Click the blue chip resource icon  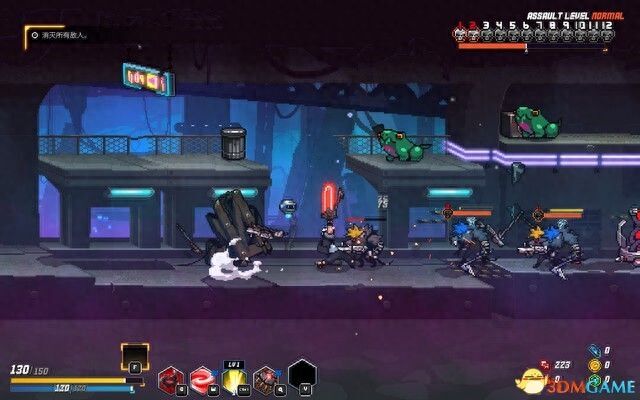(593, 351)
